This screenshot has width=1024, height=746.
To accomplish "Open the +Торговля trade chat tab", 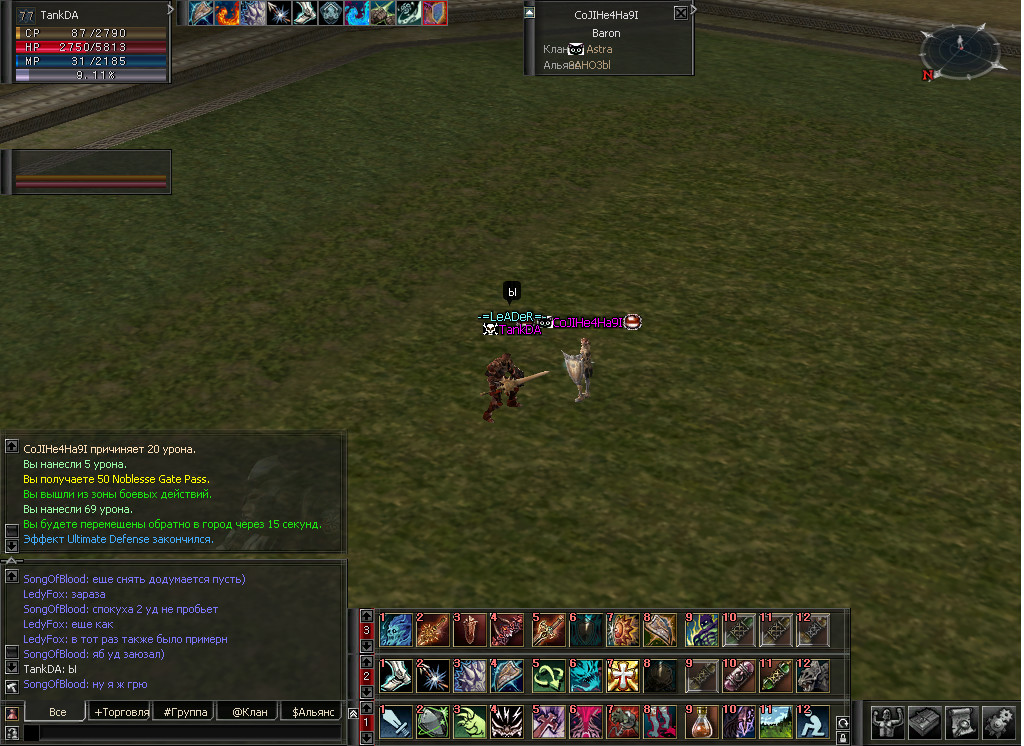I will (121, 712).
